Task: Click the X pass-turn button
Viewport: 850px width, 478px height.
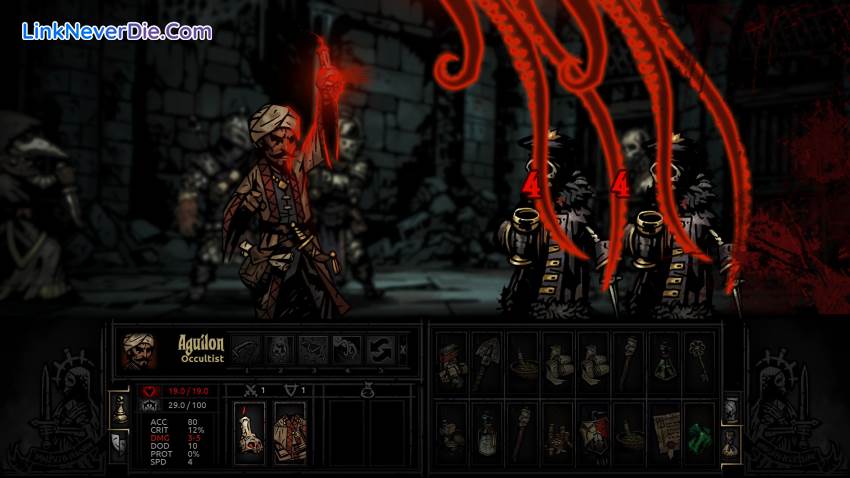Action: click(x=403, y=349)
